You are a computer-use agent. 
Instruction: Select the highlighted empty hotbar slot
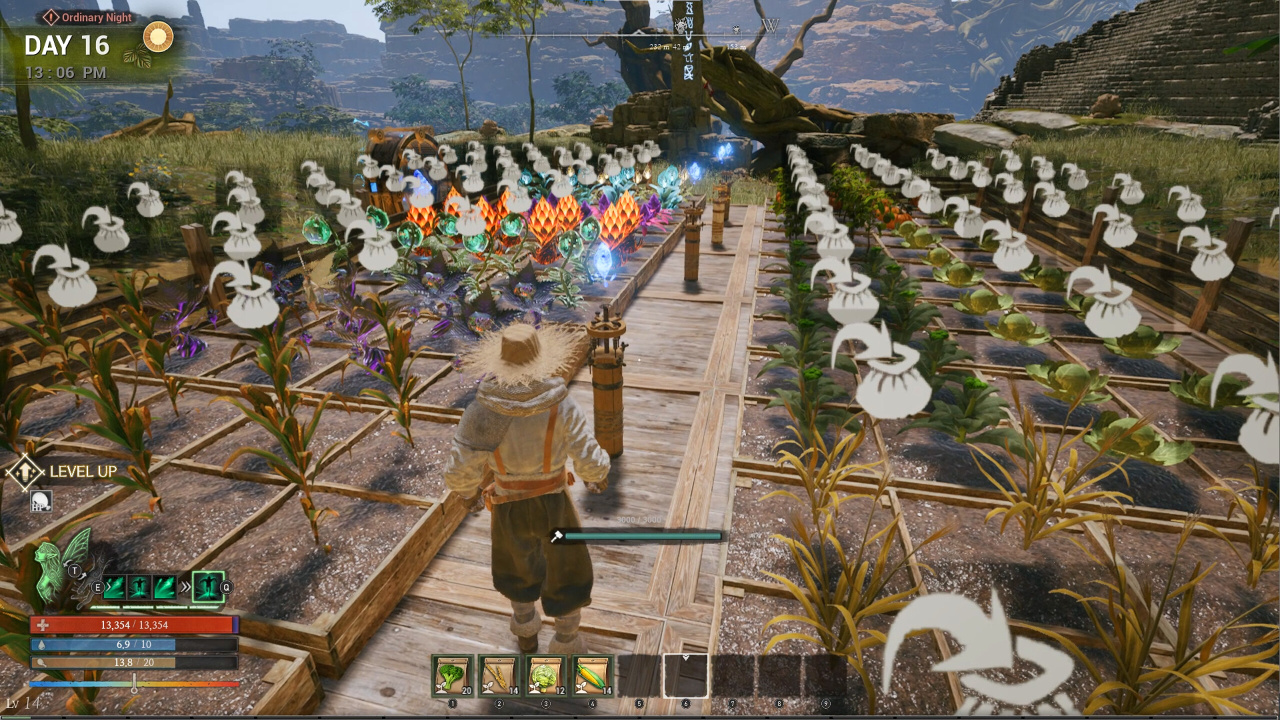[x=686, y=675]
